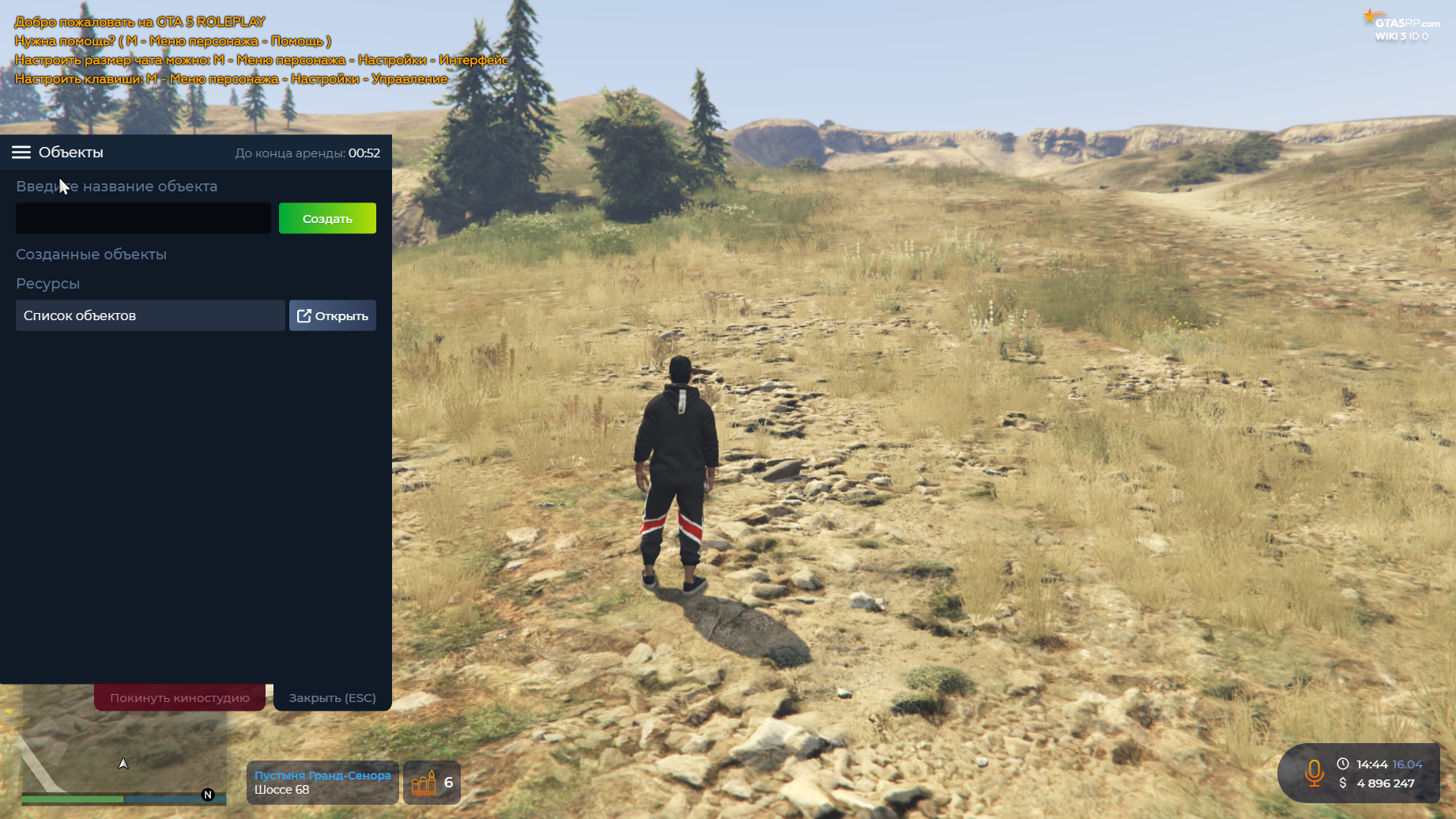
Task: Leave the studio via Покинуть киностудию
Action: (179, 698)
